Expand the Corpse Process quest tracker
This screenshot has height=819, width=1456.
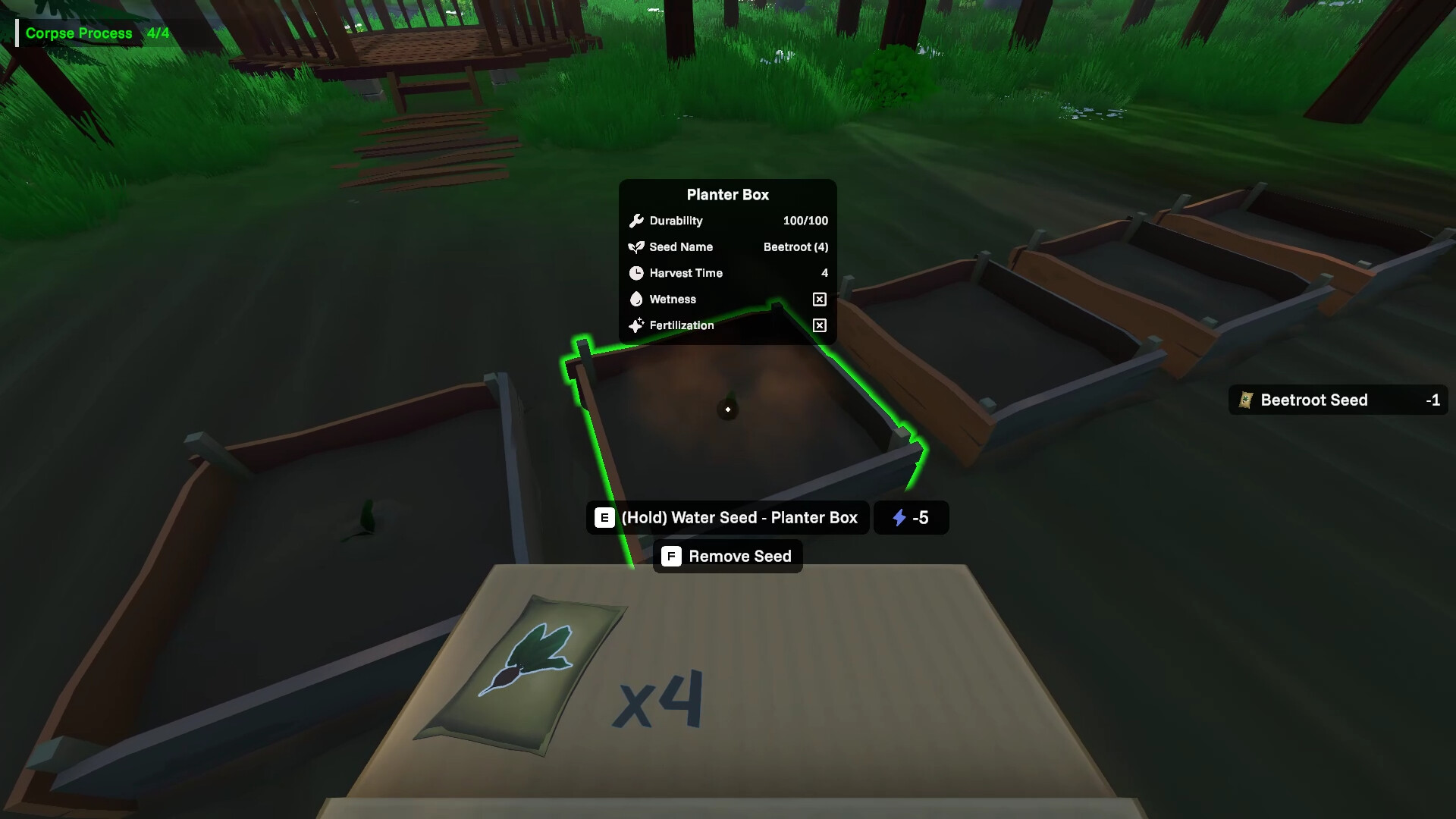click(79, 33)
